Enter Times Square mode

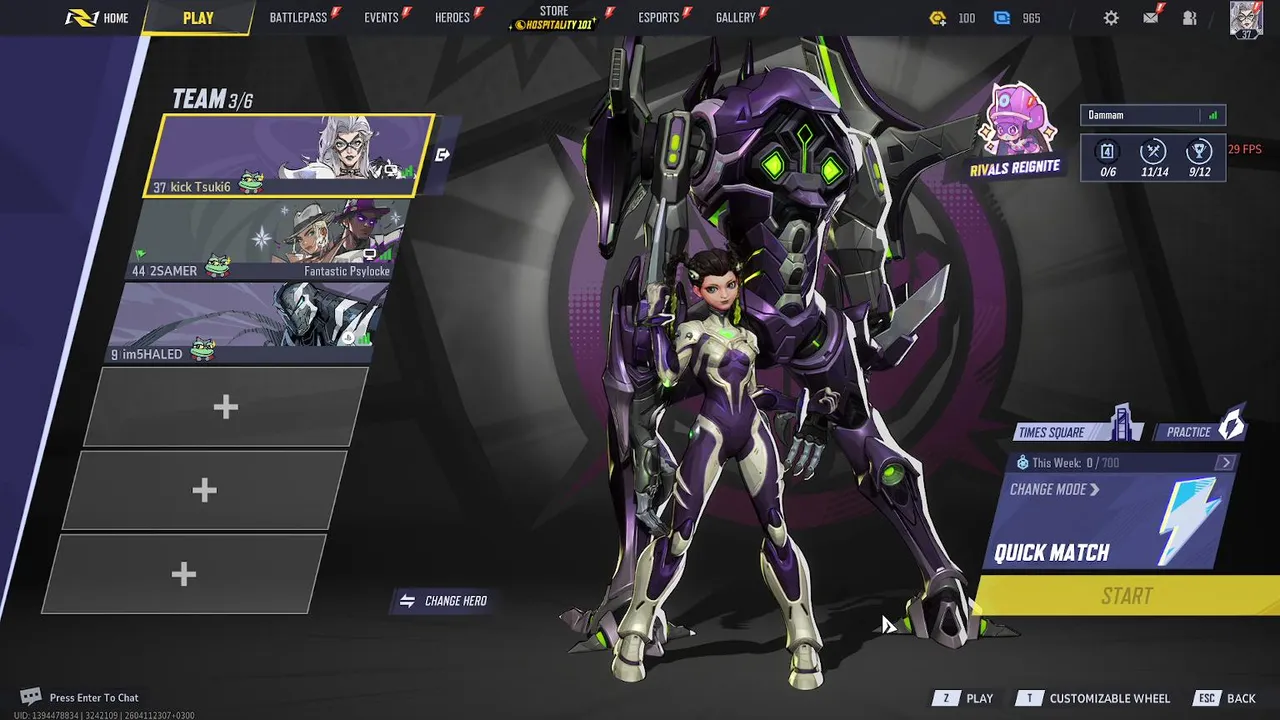tap(1062, 432)
